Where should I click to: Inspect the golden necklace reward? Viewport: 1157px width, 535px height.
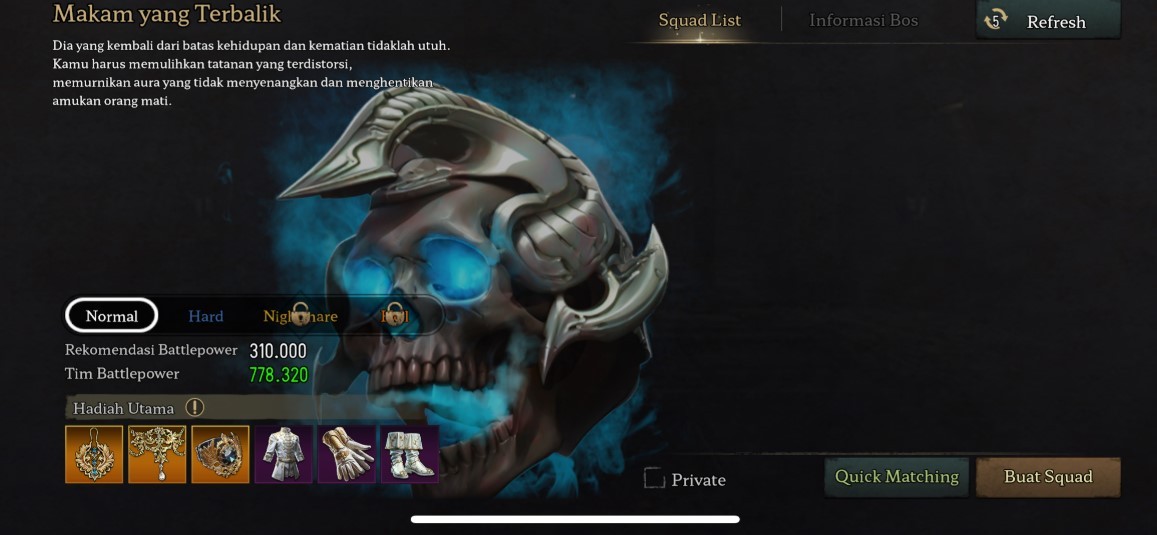[157, 455]
